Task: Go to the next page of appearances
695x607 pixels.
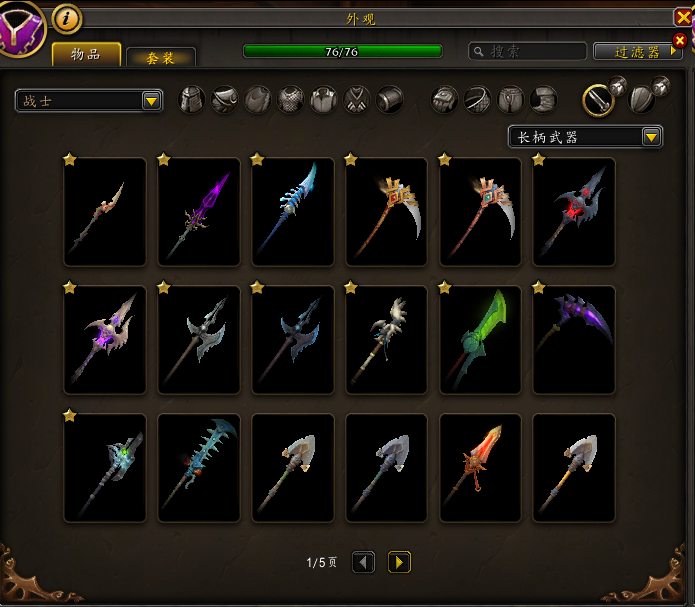Action: 399,562
